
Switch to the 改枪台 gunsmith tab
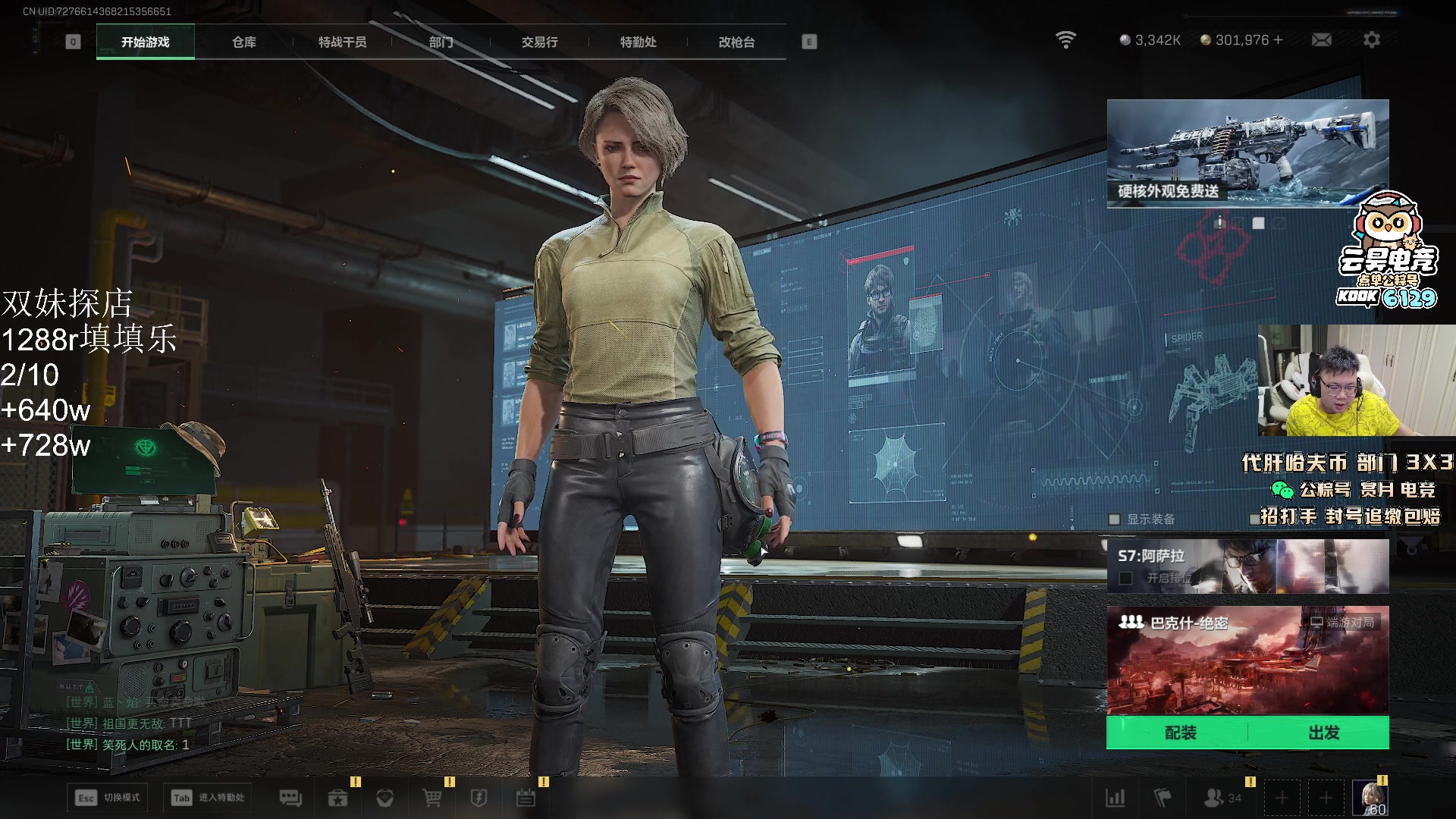tap(736, 42)
